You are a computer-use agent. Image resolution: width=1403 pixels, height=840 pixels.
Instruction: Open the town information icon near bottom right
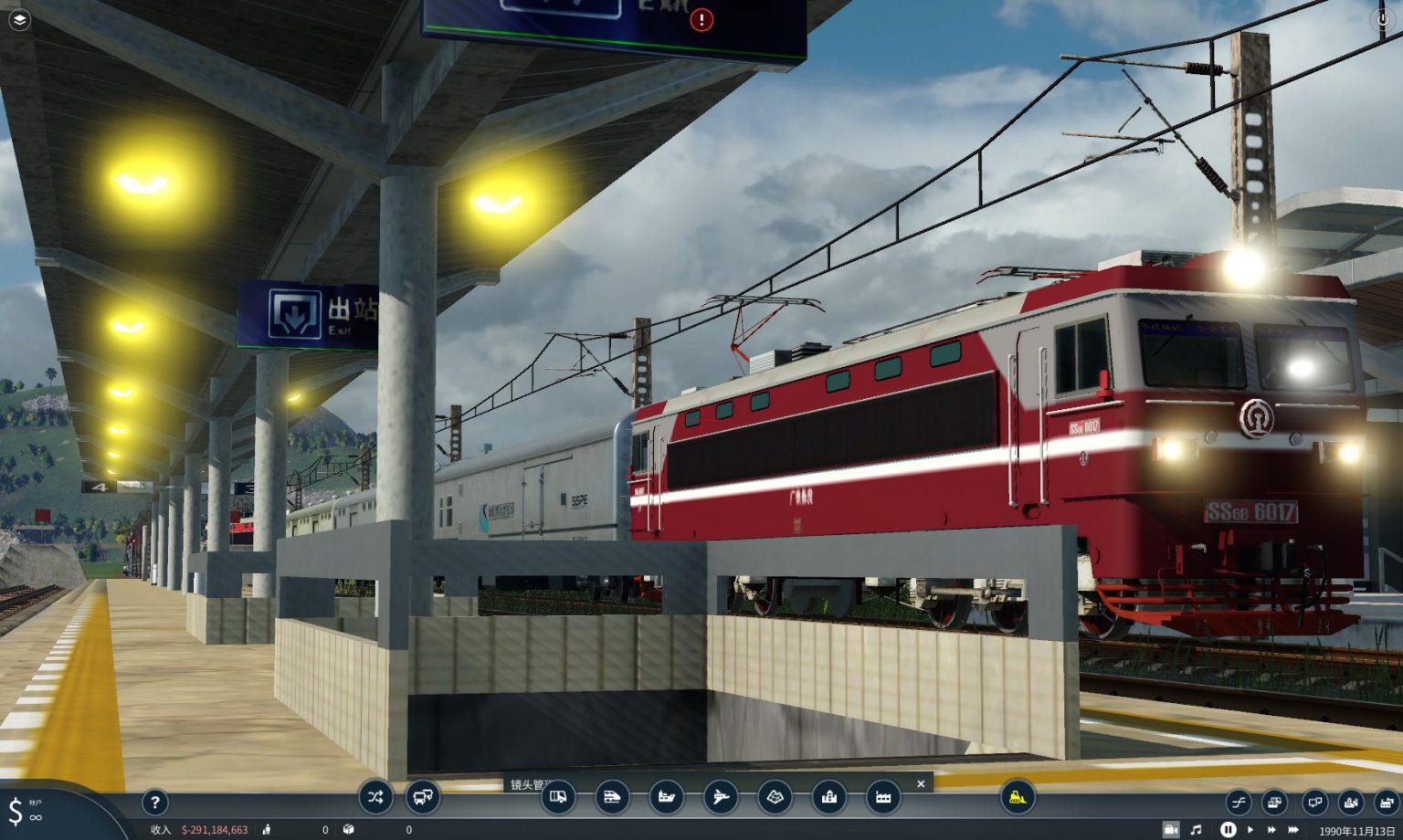click(1353, 802)
